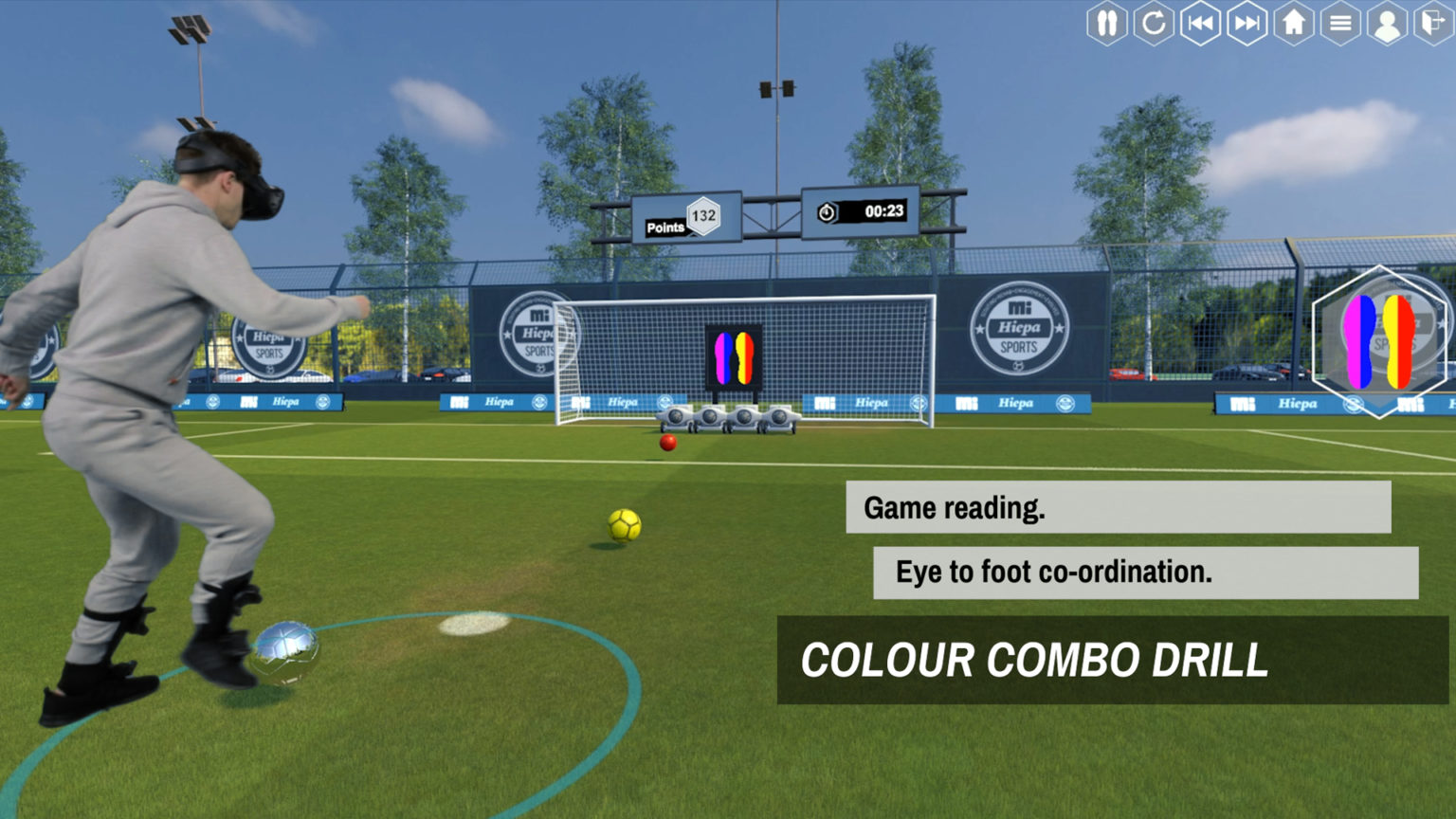The width and height of the screenshot is (1456, 819).
Task: Restart the drill with the circular arrow
Action: pyautogui.click(x=1154, y=23)
